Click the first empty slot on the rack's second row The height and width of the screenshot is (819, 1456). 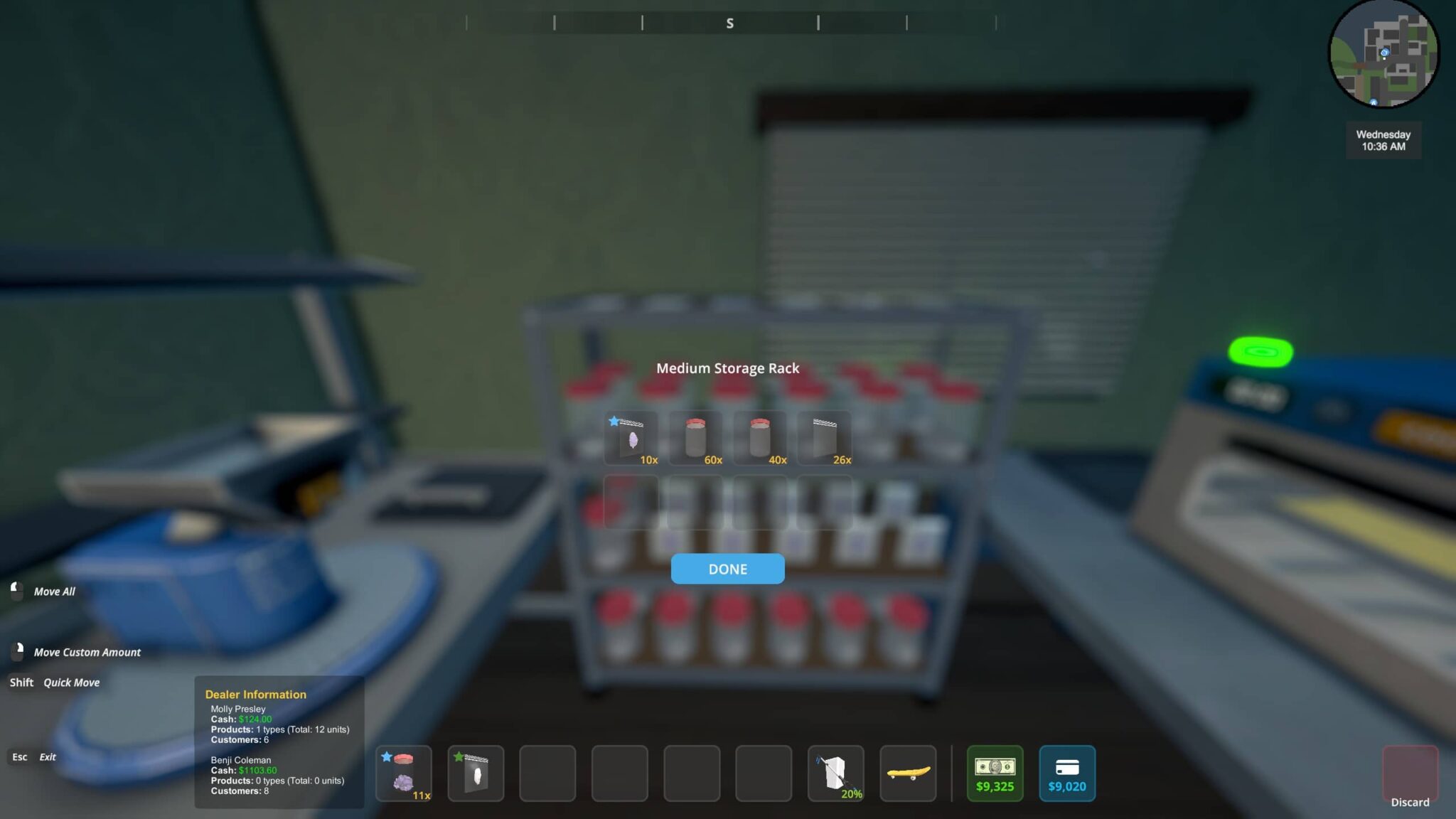(x=631, y=501)
